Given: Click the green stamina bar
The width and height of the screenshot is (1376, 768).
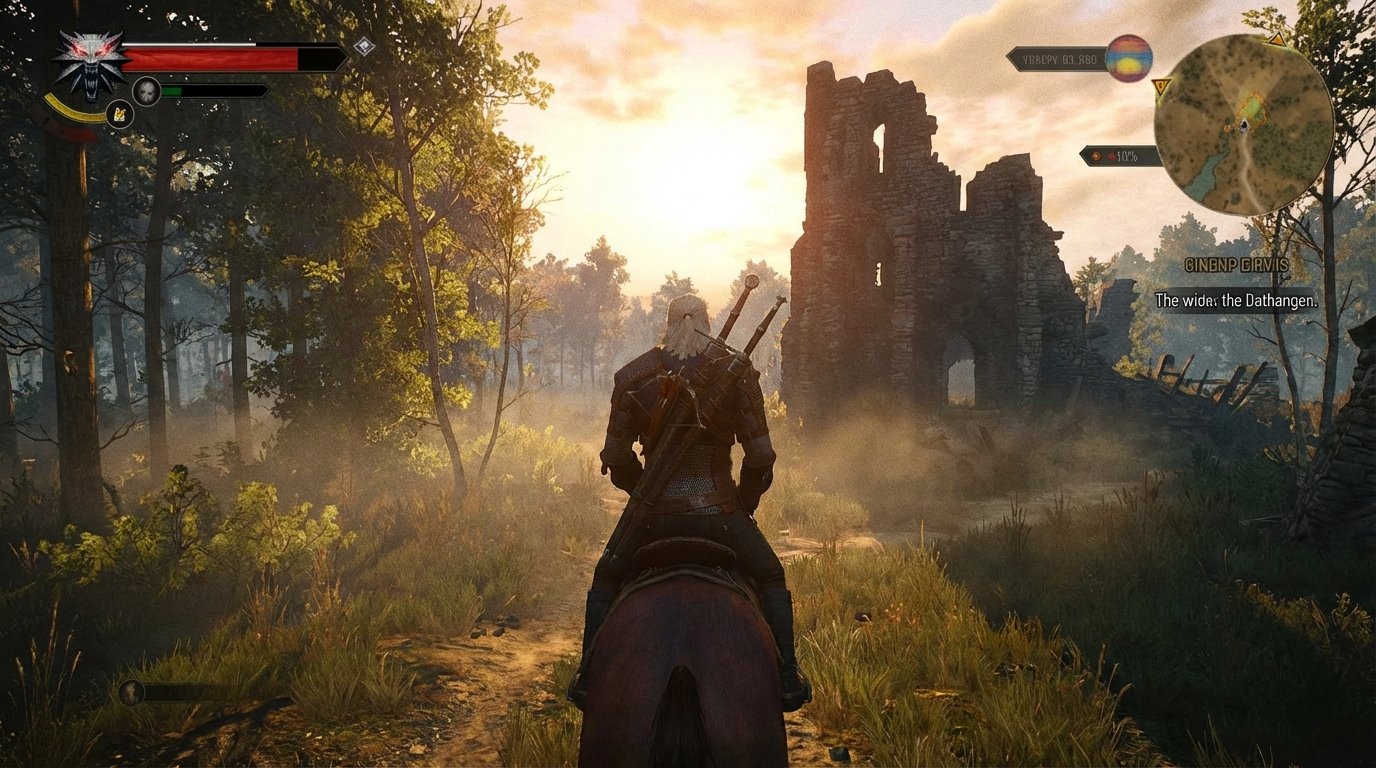Looking at the screenshot, I should 171,90.
